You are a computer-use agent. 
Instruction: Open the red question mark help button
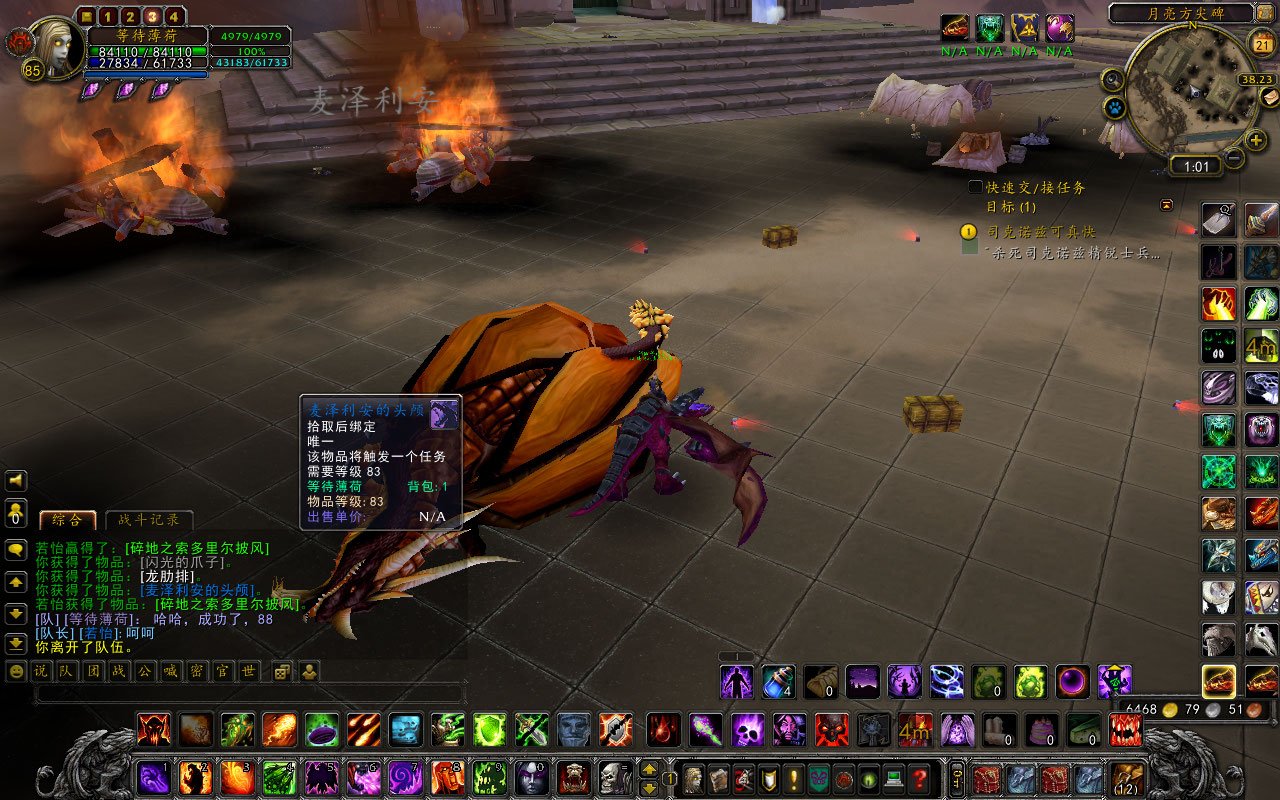click(920, 778)
